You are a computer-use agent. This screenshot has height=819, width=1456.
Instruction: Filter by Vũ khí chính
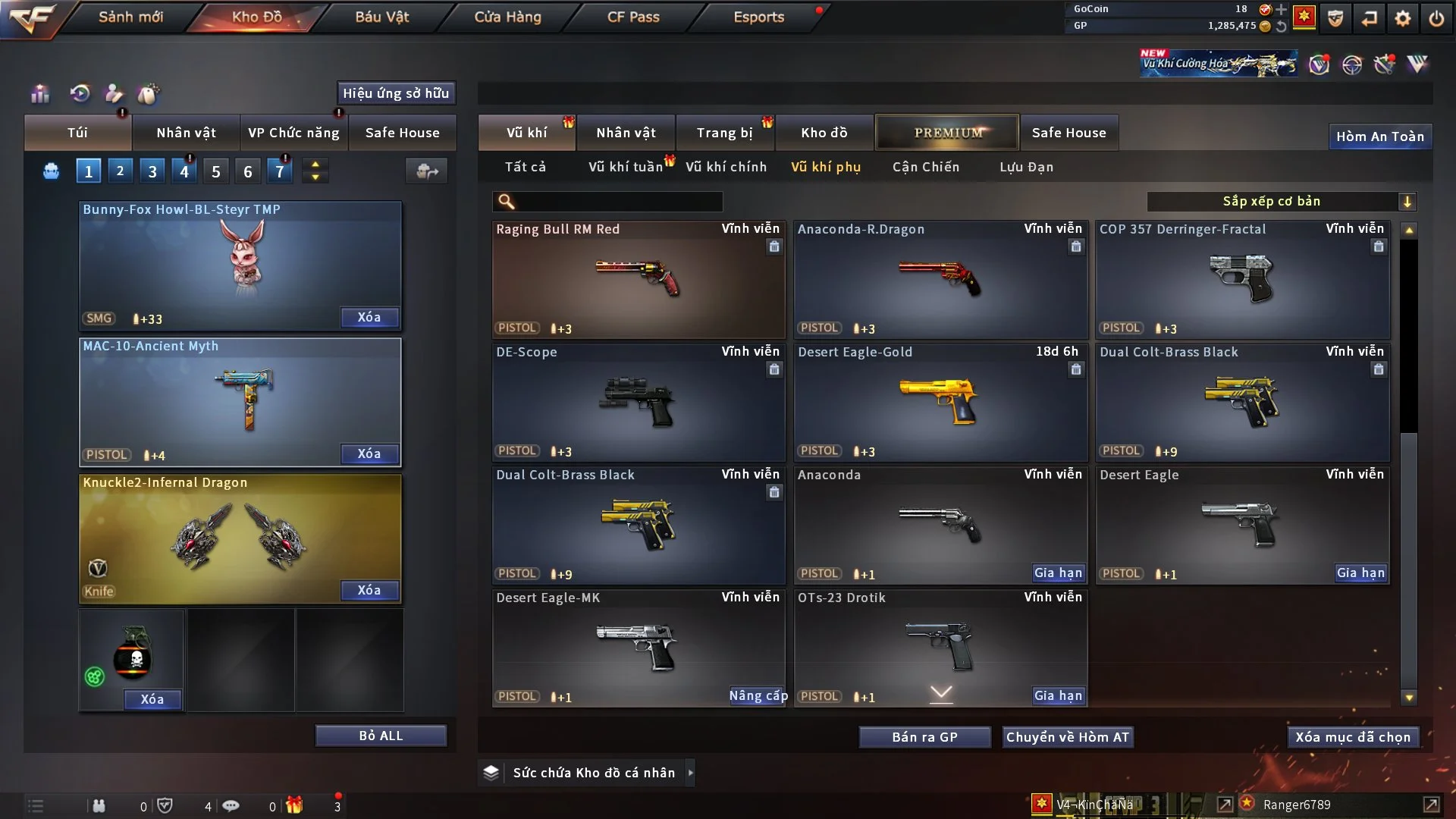click(726, 167)
